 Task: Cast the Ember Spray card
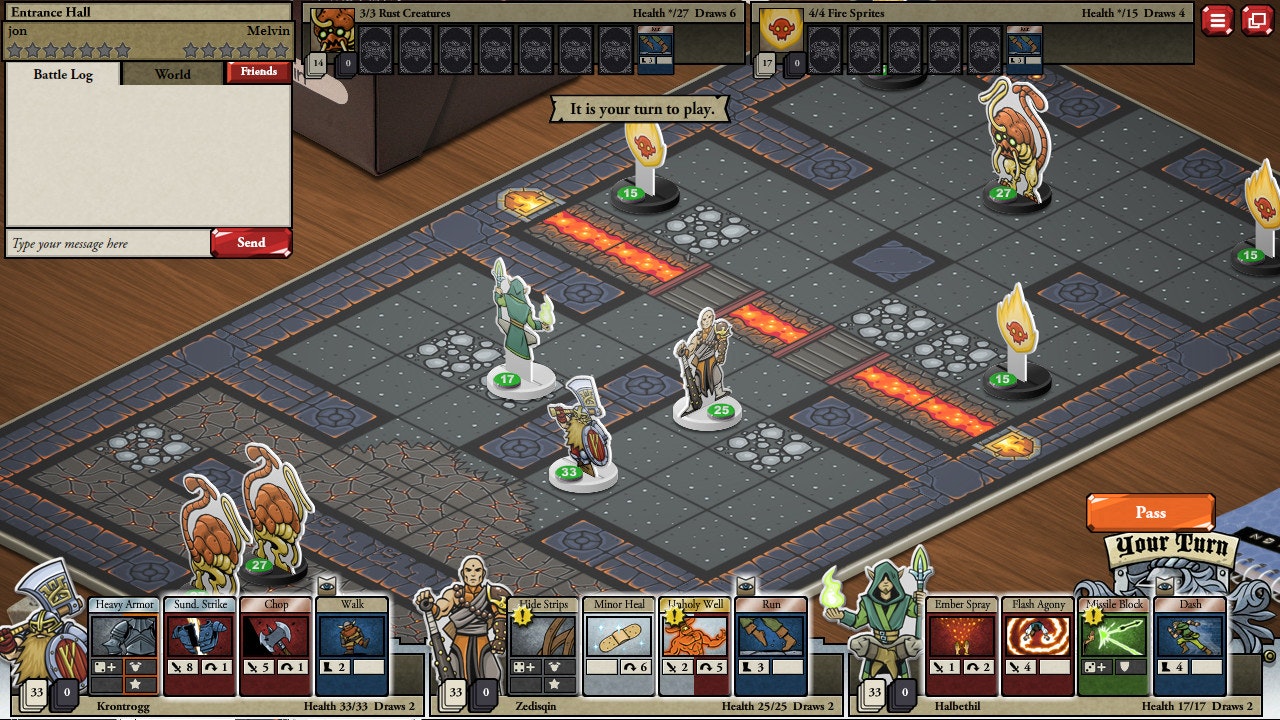(x=962, y=645)
